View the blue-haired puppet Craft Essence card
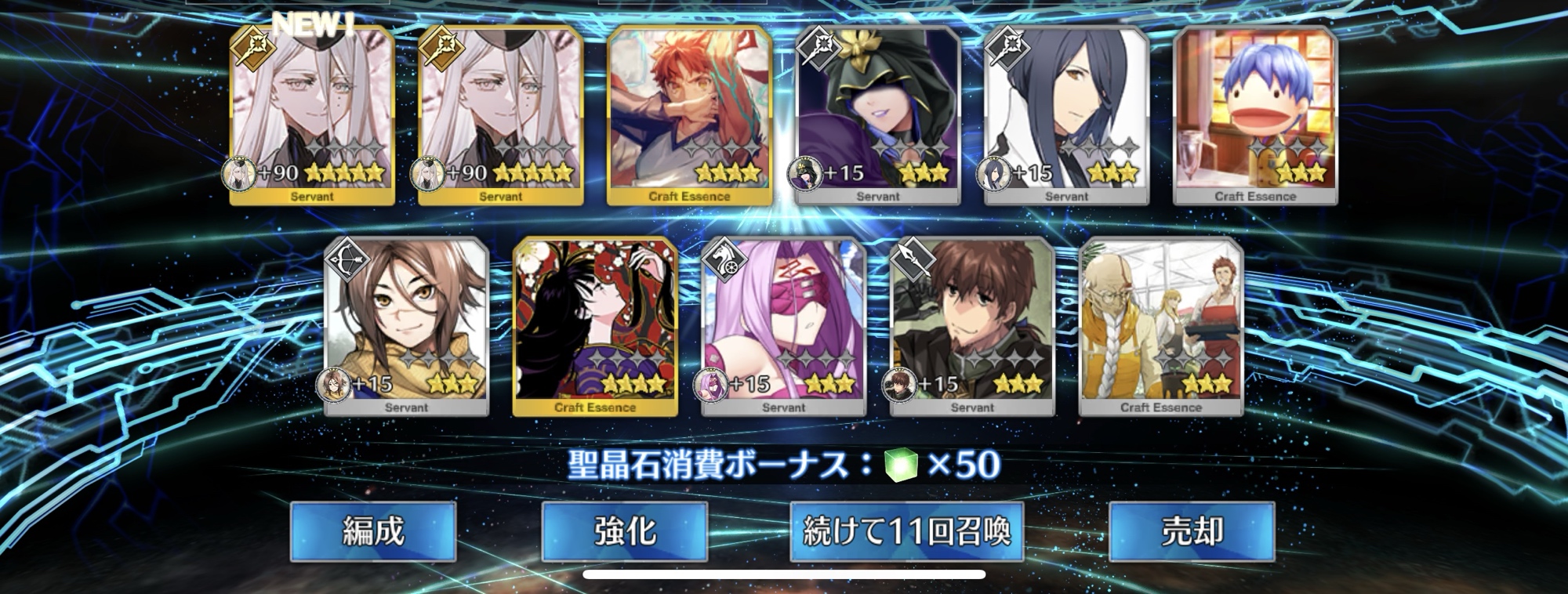The height and width of the screenshot is (594, 1568). [1255, 115]
